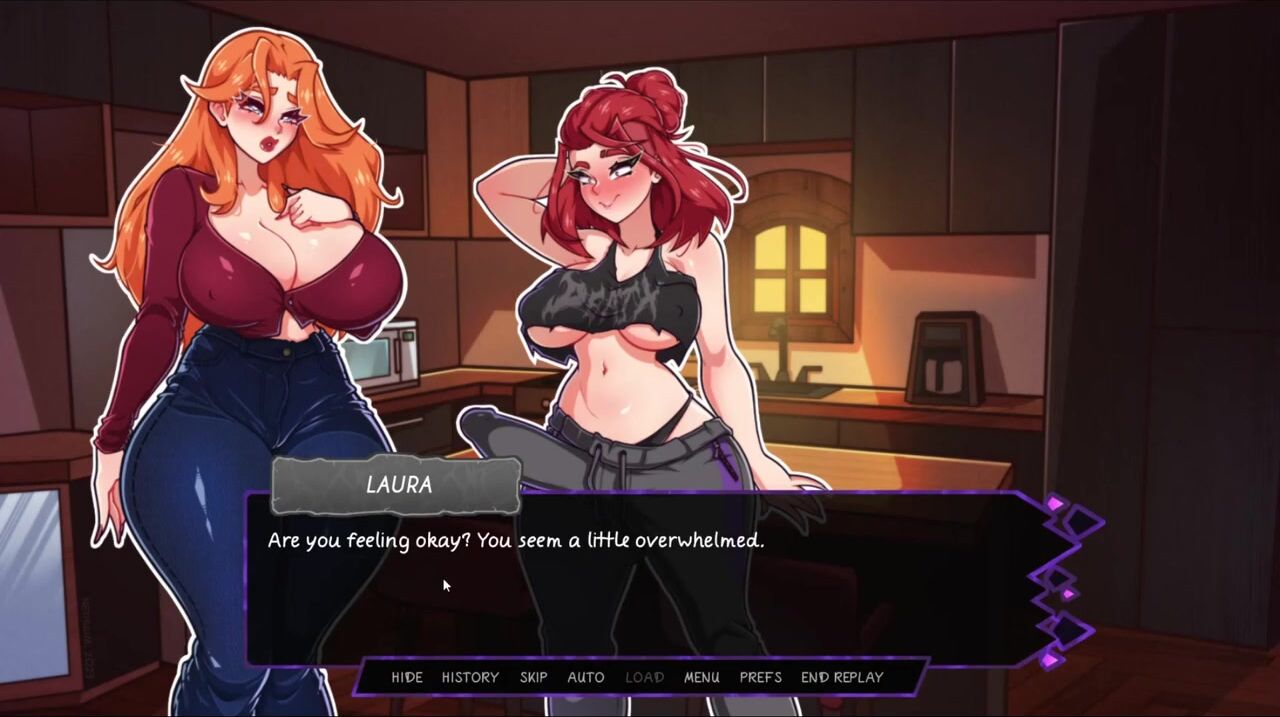Open the Prefs settings screen
The height and width of the screenshot is (717, 1280).
(760, 677)
